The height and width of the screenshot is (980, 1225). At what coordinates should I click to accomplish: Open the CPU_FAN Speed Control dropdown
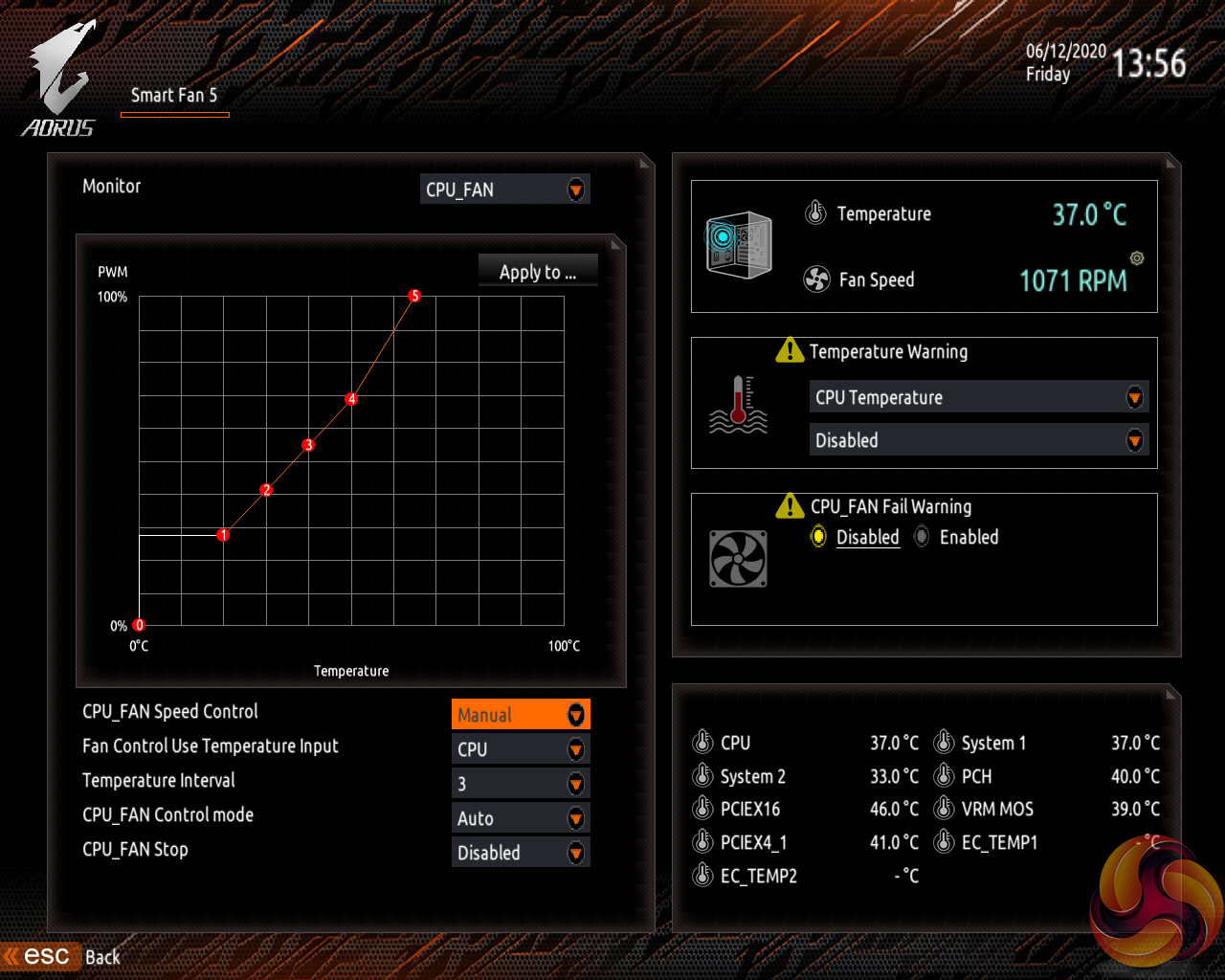tap(521, 715)
